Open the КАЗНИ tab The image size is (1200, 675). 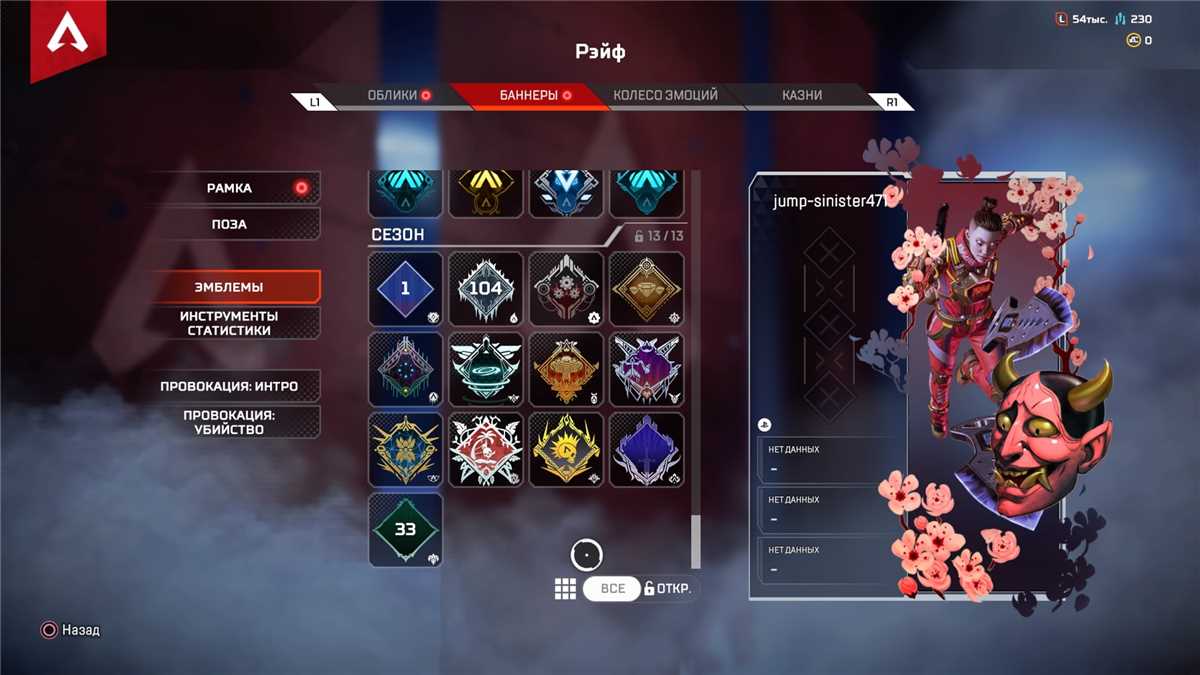[x=802, y=96]
